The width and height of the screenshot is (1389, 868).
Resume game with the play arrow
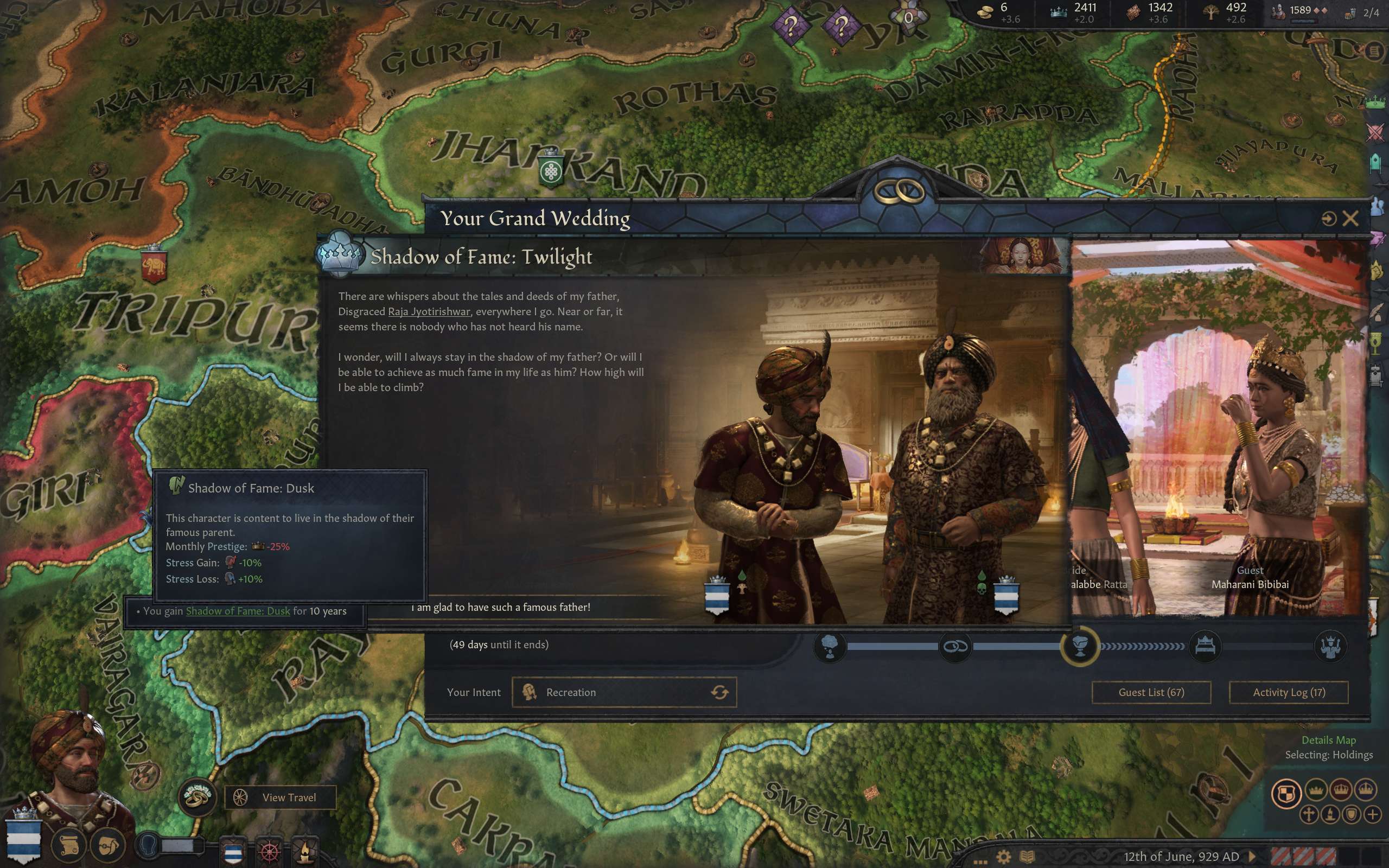(x=1252, y=857)
